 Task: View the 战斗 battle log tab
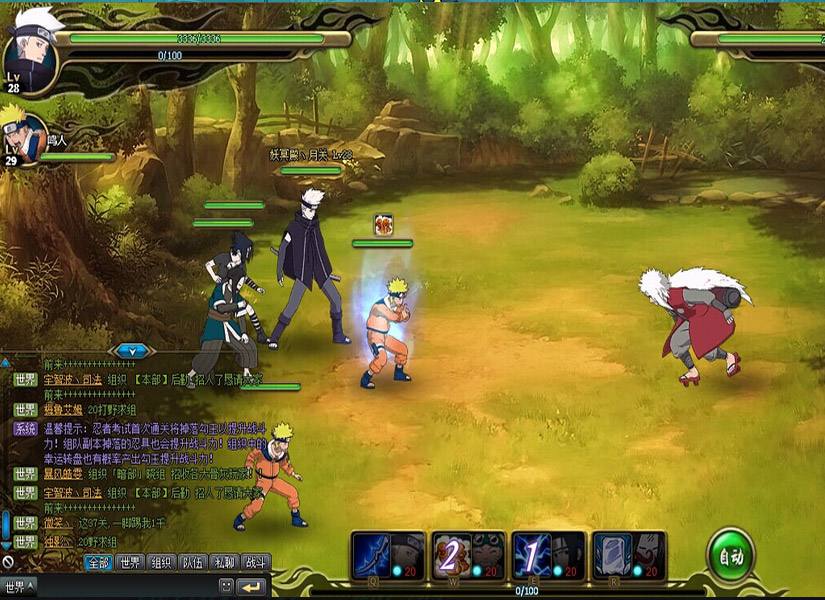256,563
